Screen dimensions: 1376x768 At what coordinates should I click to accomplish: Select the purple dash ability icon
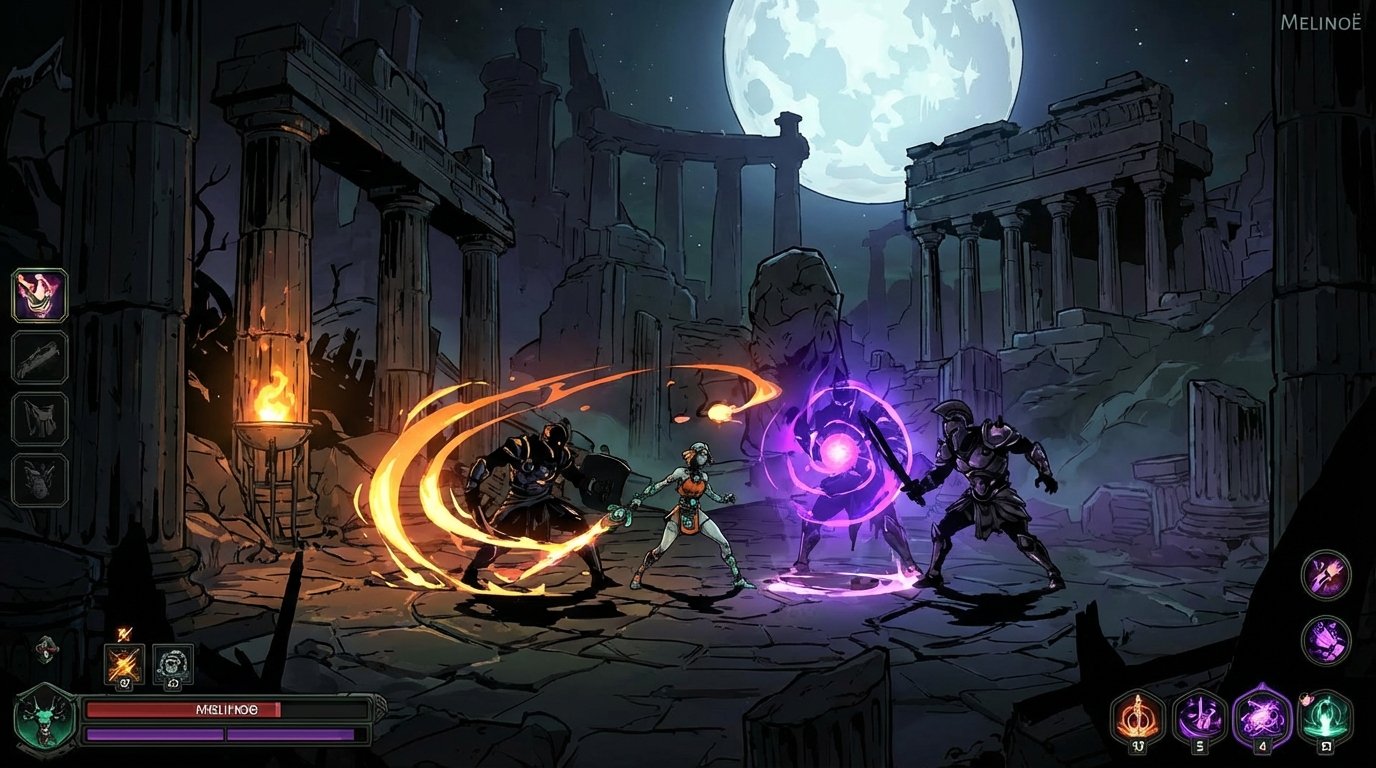1201,717
